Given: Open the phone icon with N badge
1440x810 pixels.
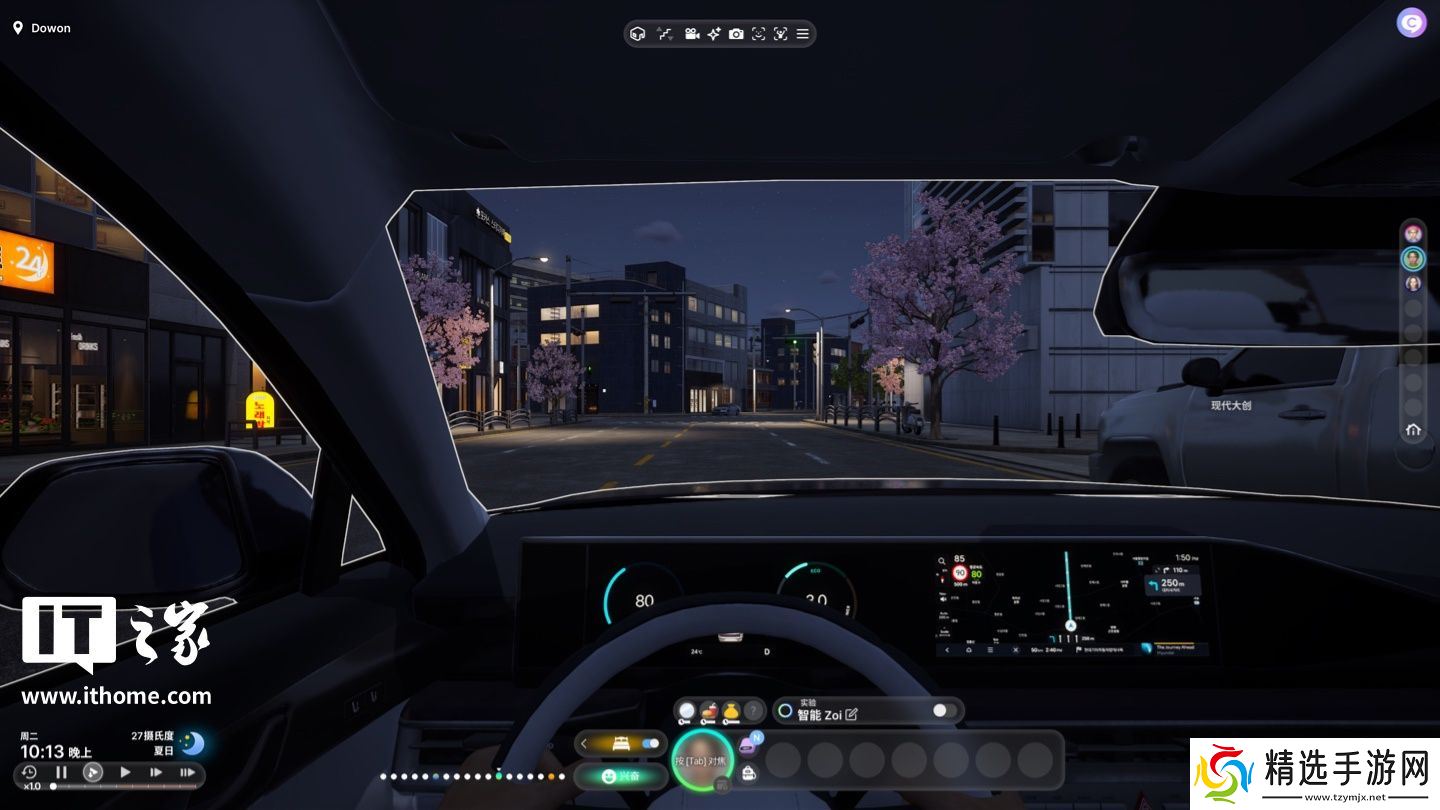Looking at the screenshot, I should (x=748, y=744).
